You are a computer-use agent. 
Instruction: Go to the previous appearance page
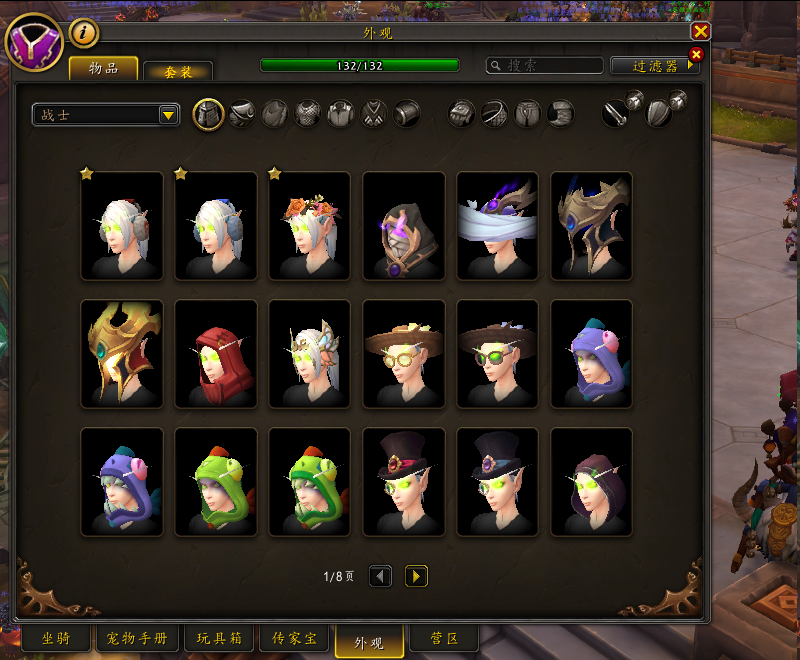(380, 576)
